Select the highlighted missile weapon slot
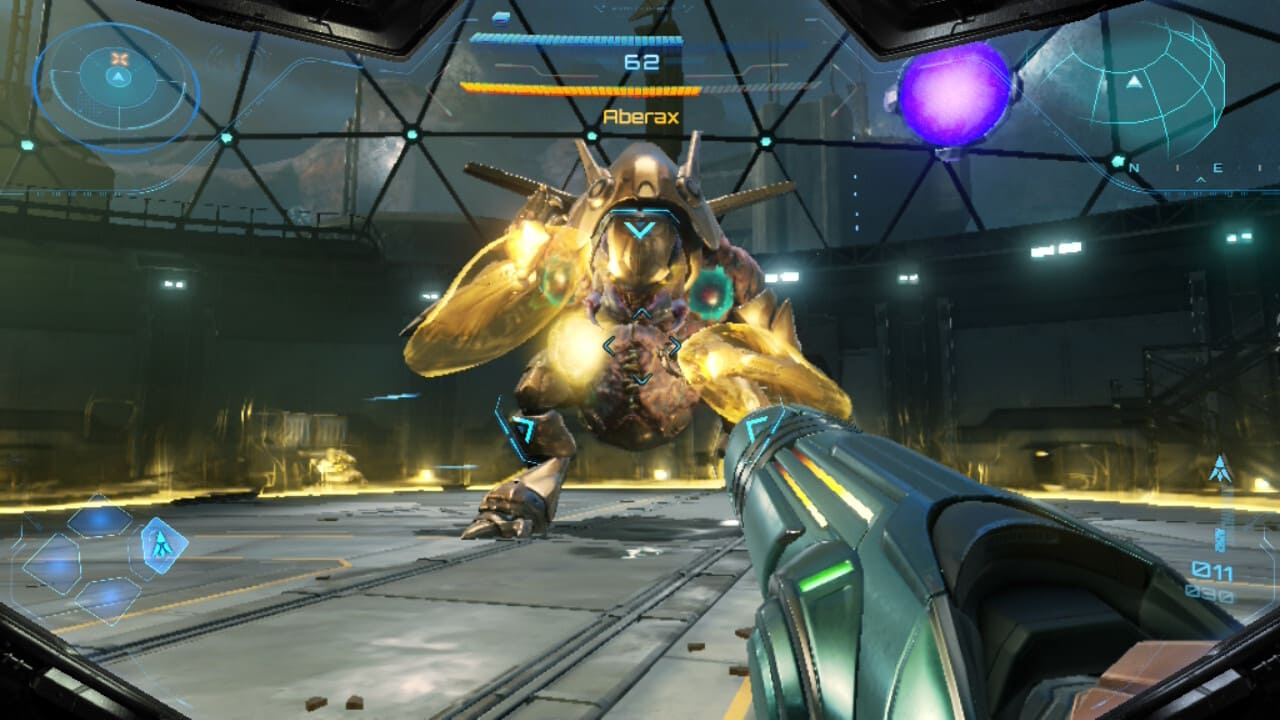This screenshot has width=1280, height=720. [158, 546]
